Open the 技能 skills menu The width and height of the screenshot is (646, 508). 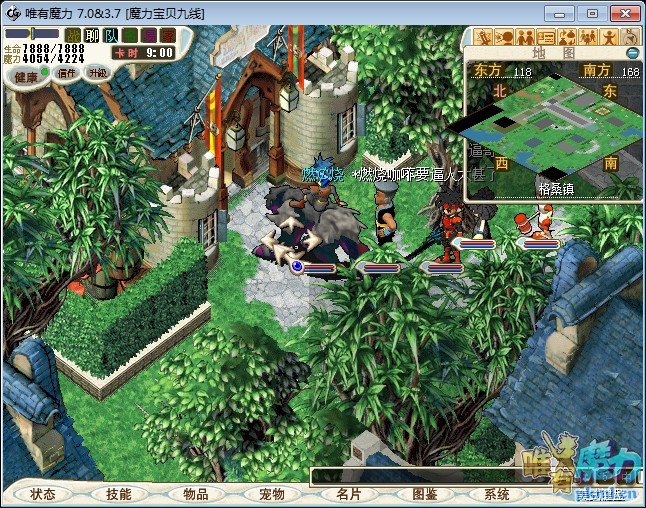pos(119,494)
